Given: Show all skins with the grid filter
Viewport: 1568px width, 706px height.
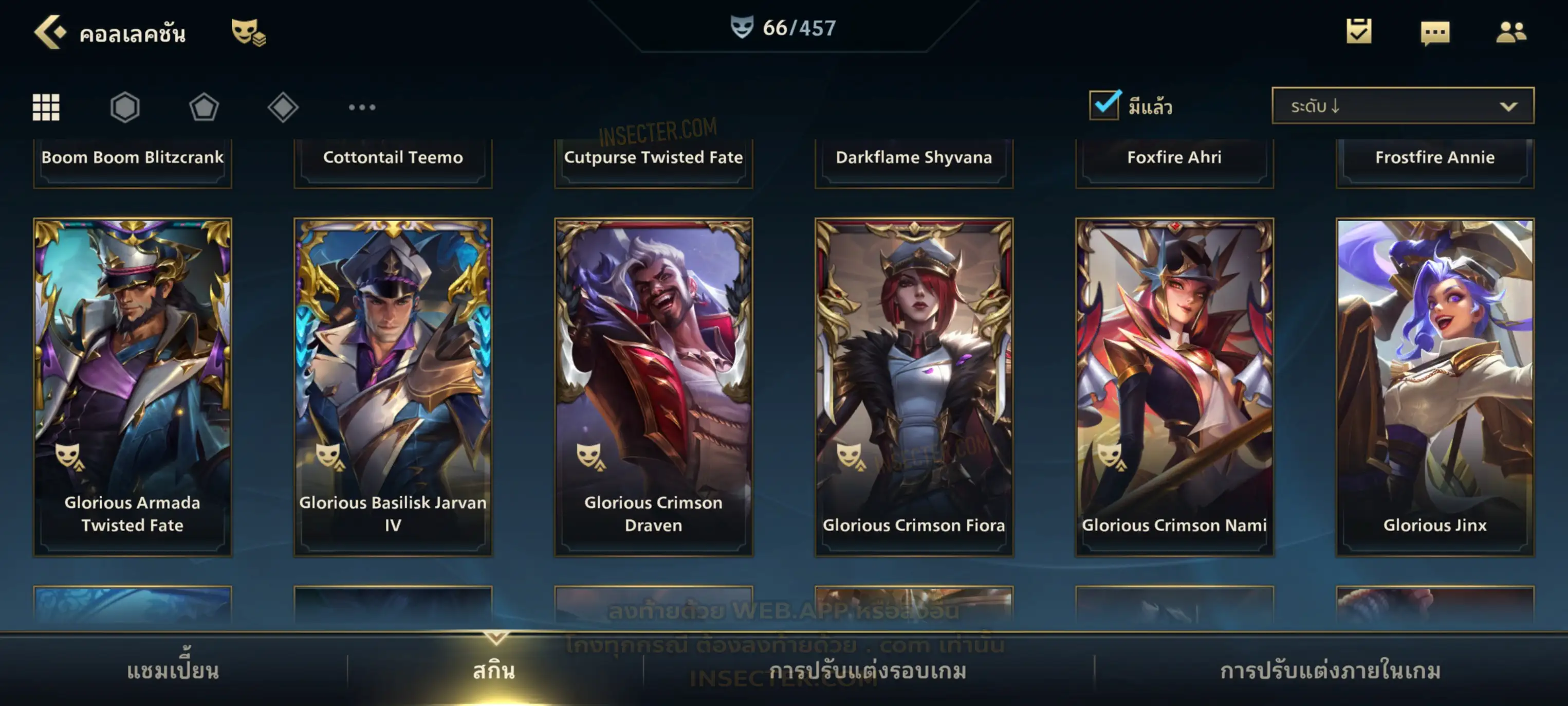Looking at the screenshot, I should [46, 107].
